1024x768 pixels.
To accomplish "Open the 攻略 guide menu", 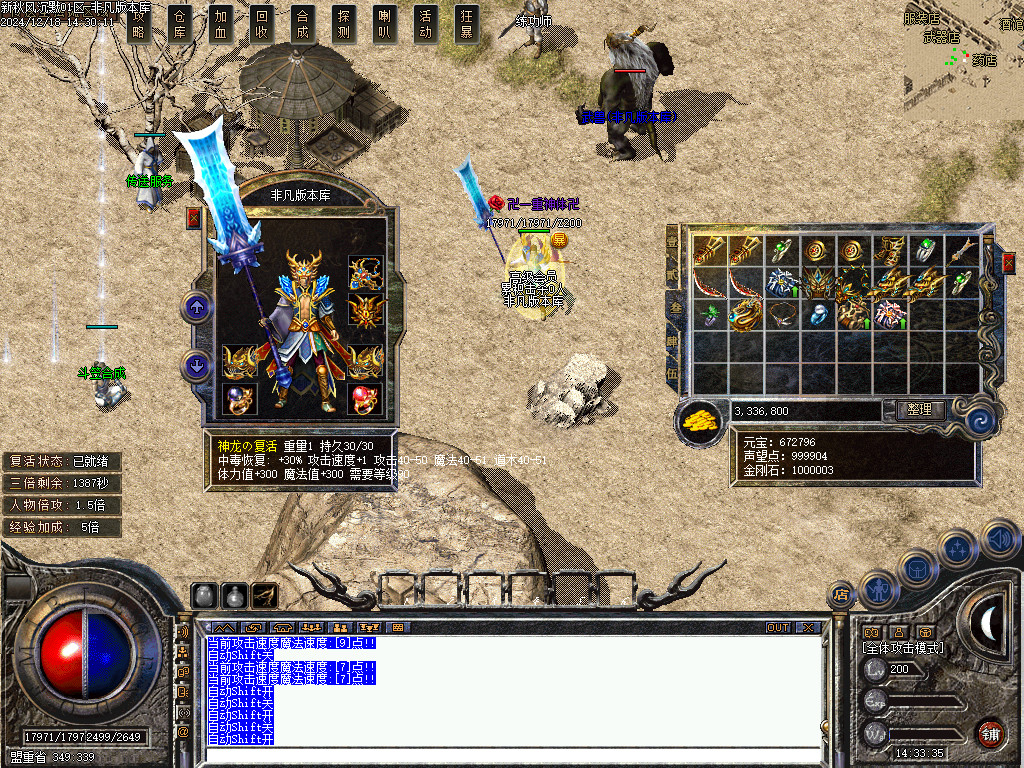I will pyautogui.click(x=140, y=24).
